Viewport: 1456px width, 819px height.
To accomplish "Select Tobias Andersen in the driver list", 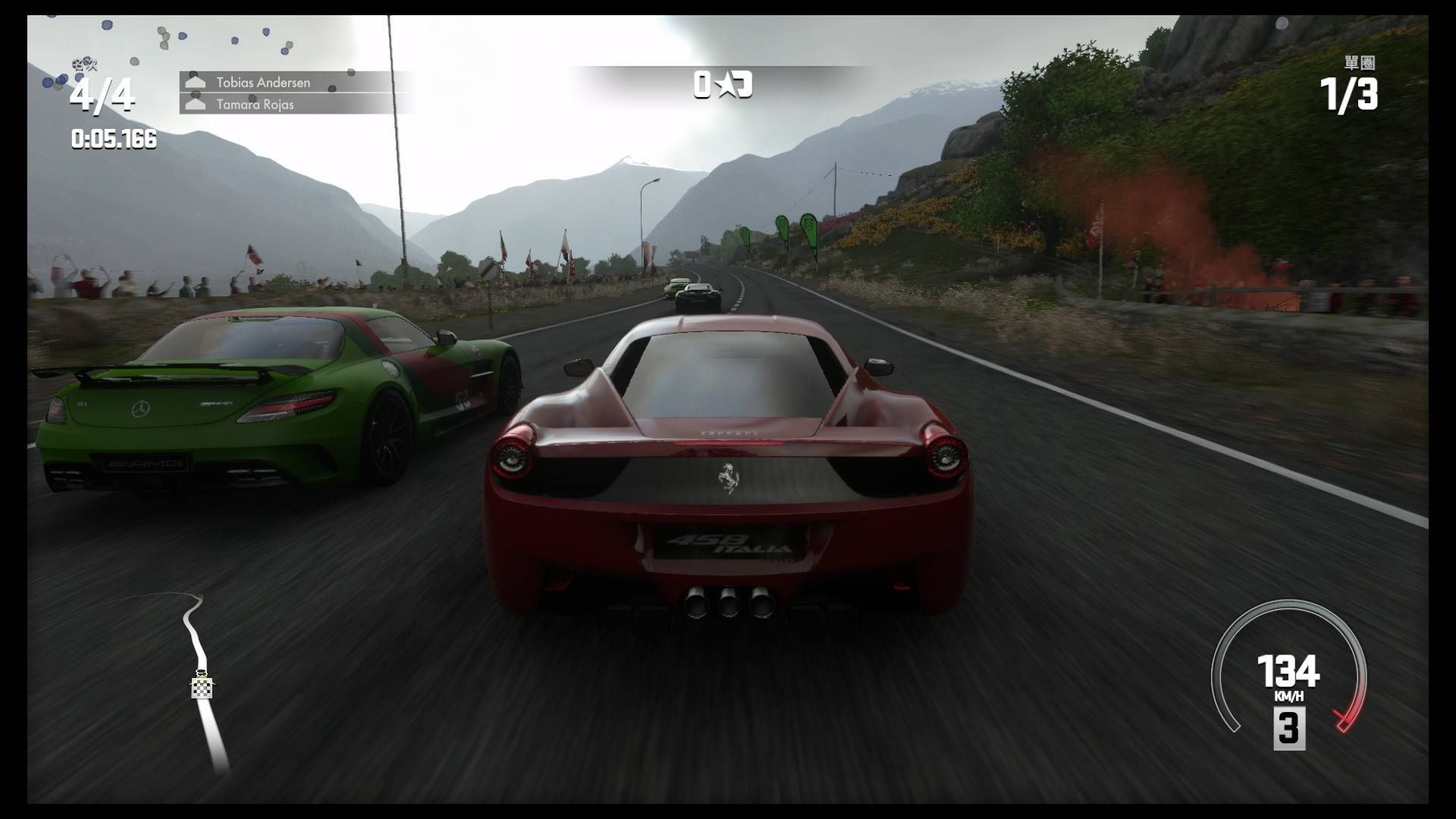I will [x=262, y=82].
